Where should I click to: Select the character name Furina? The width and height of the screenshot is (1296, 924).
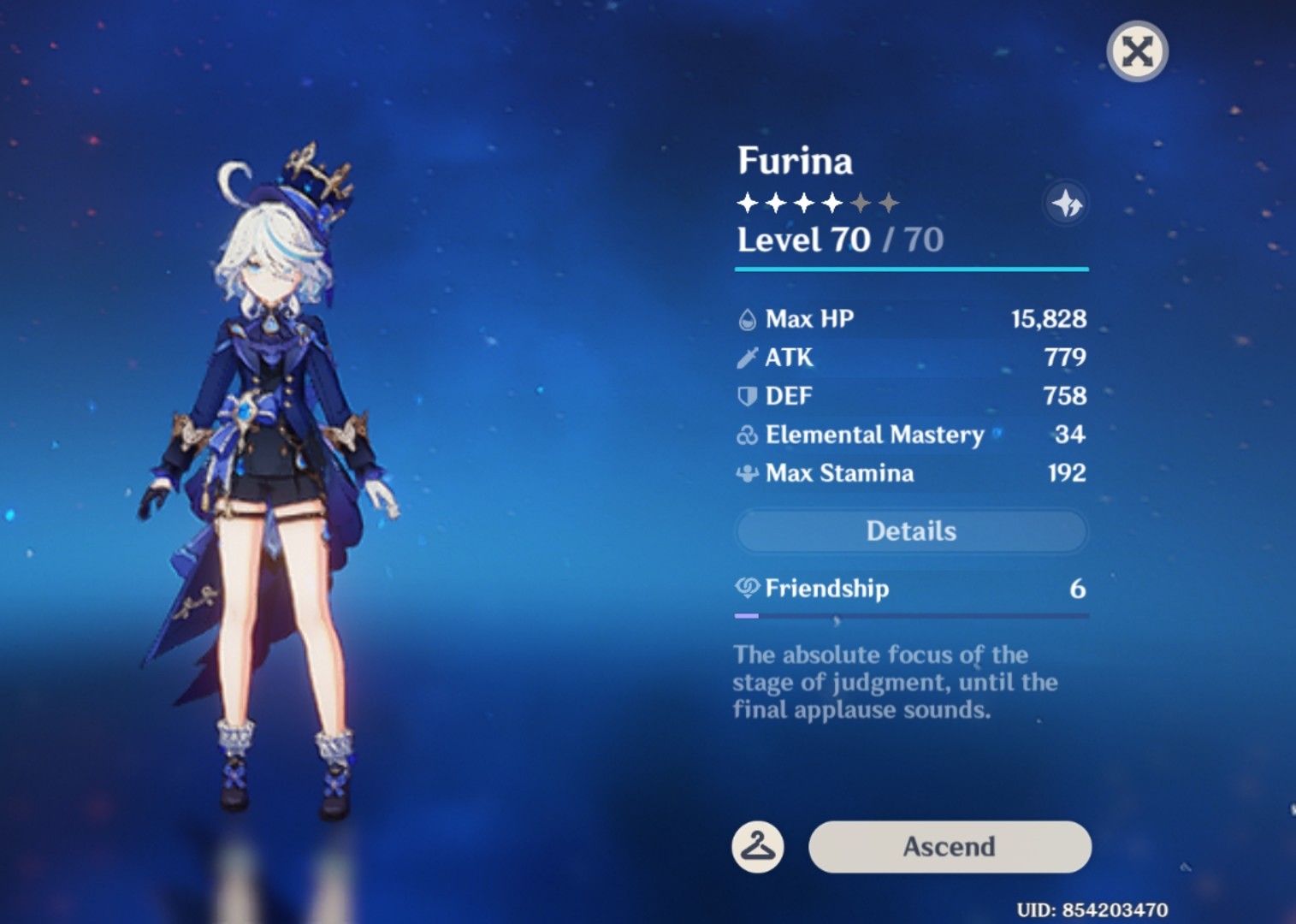tap(795, 161)
